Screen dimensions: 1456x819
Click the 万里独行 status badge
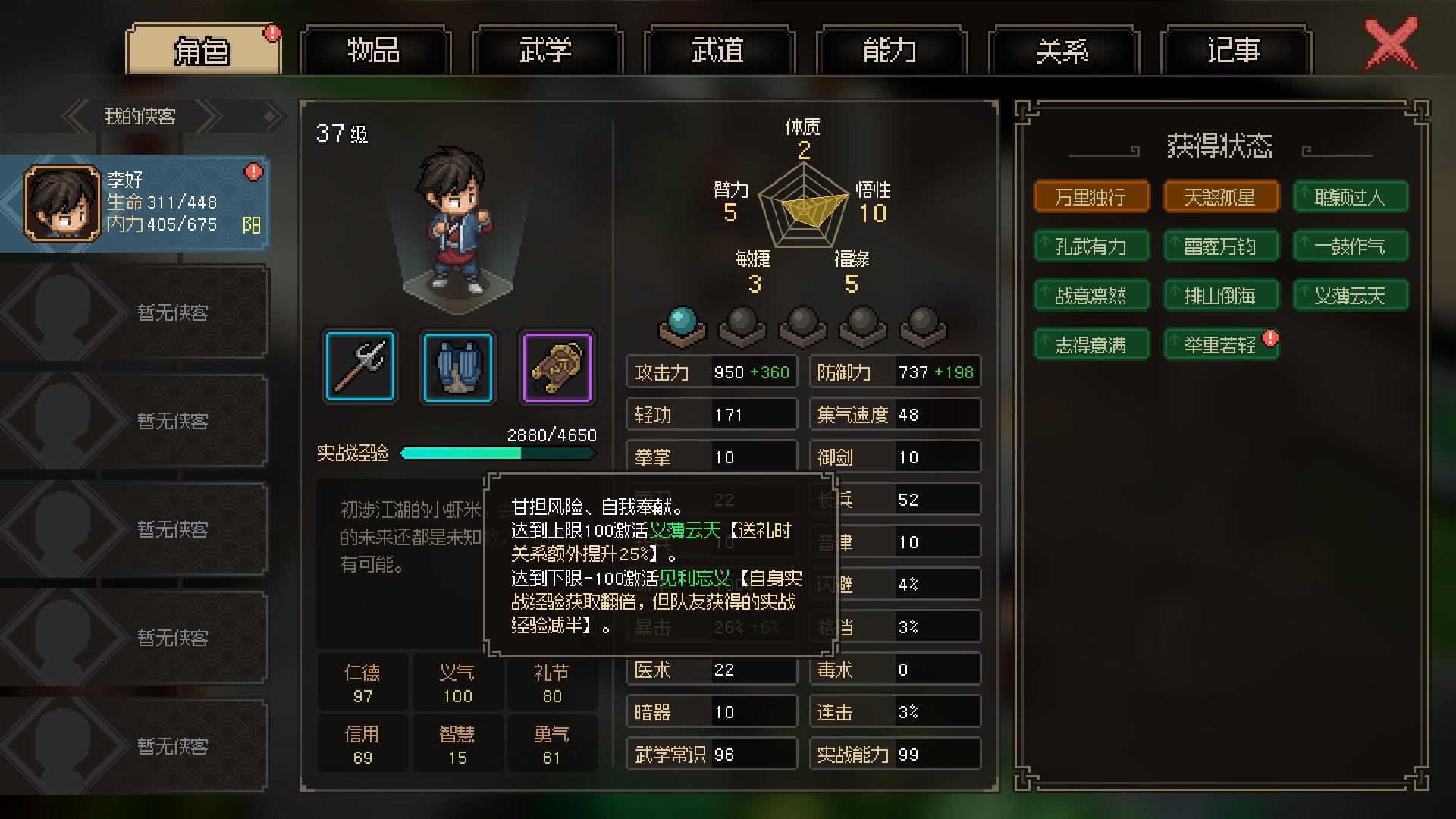(1090, 197)
